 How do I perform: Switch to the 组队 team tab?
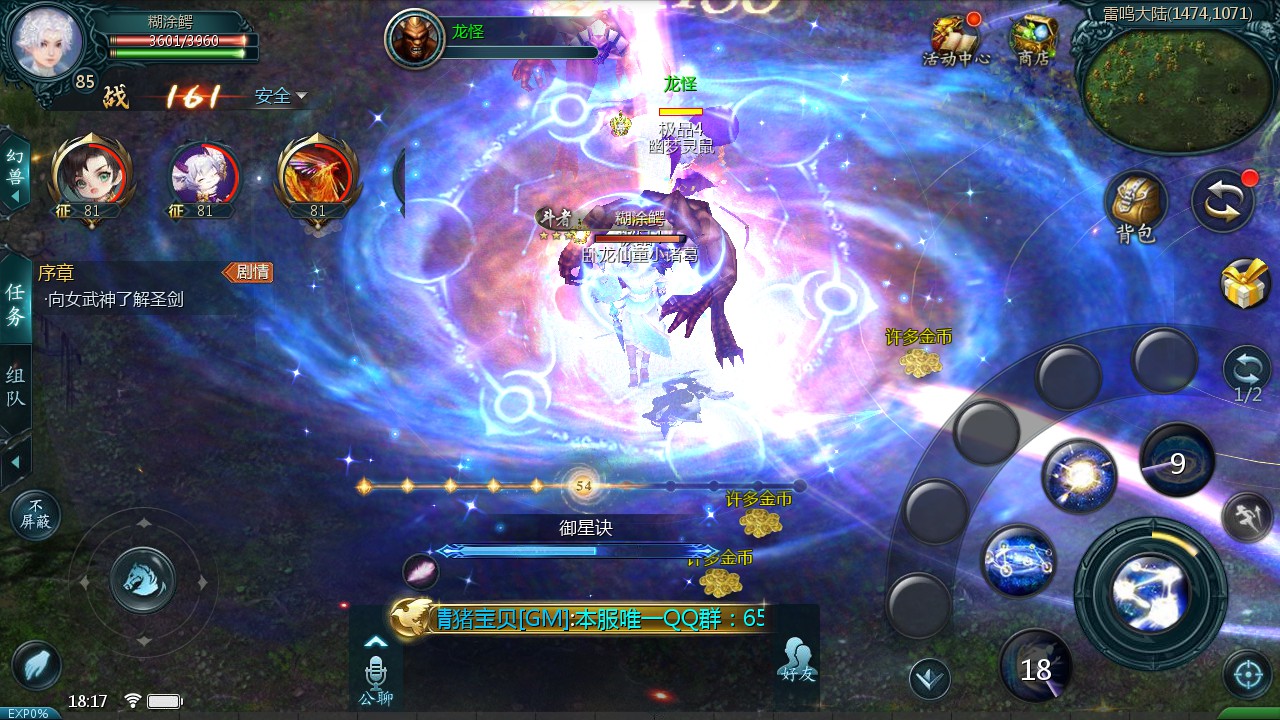(x=15, y=388)
